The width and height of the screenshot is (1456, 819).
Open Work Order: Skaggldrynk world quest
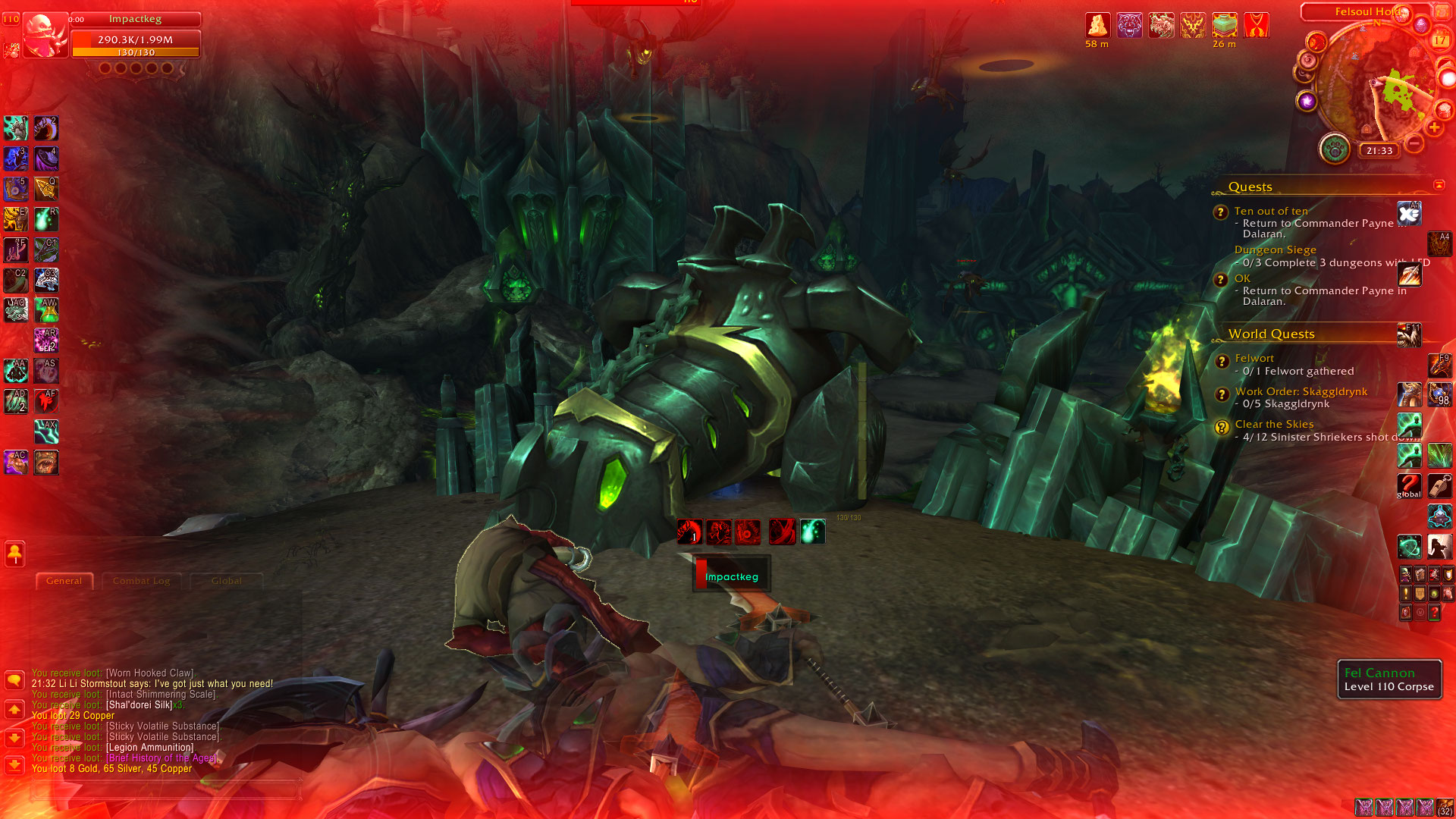(1301, 391)
